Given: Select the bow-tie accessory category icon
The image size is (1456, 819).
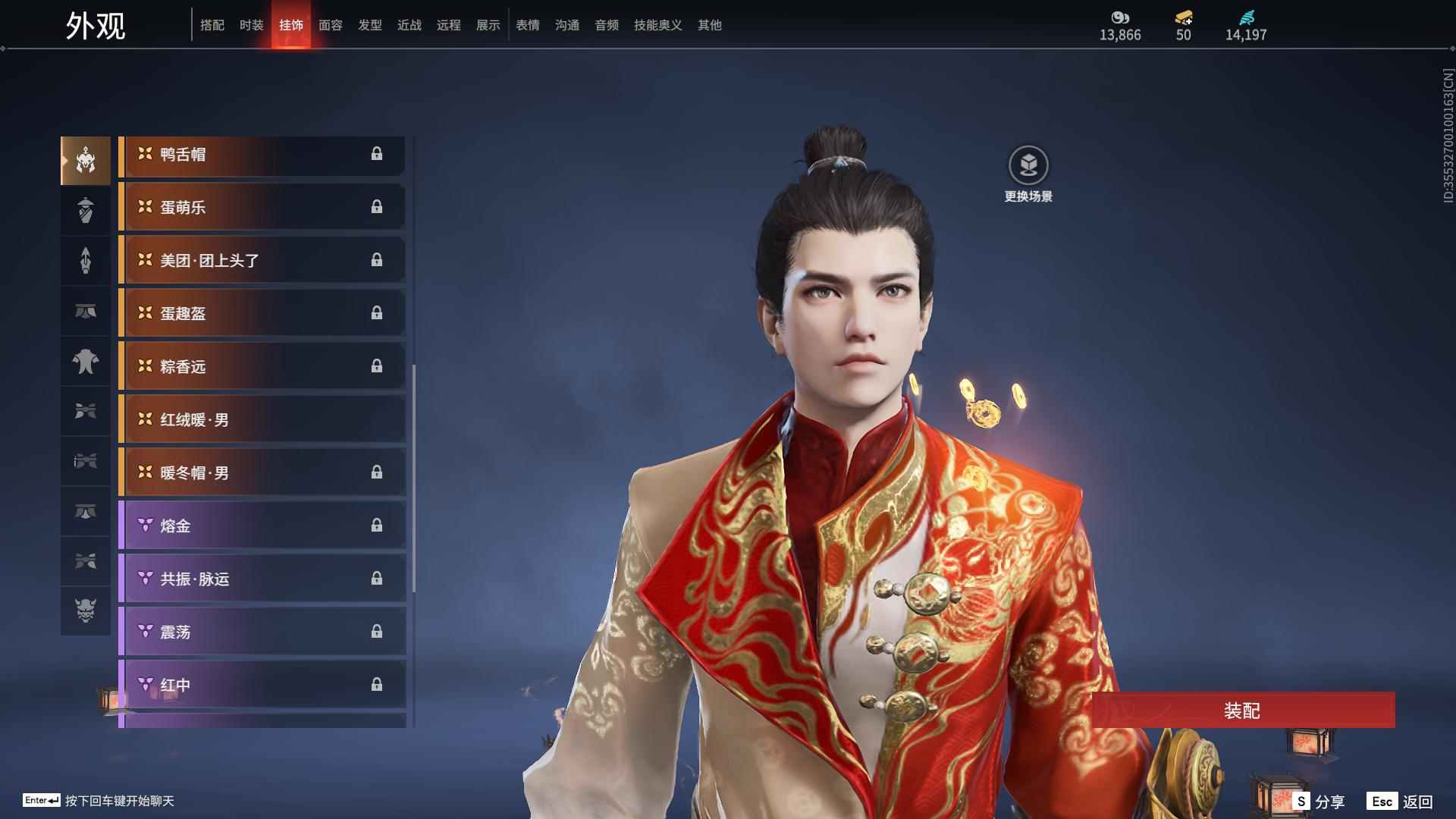Looking at the screenshot, I should [86, 412].
